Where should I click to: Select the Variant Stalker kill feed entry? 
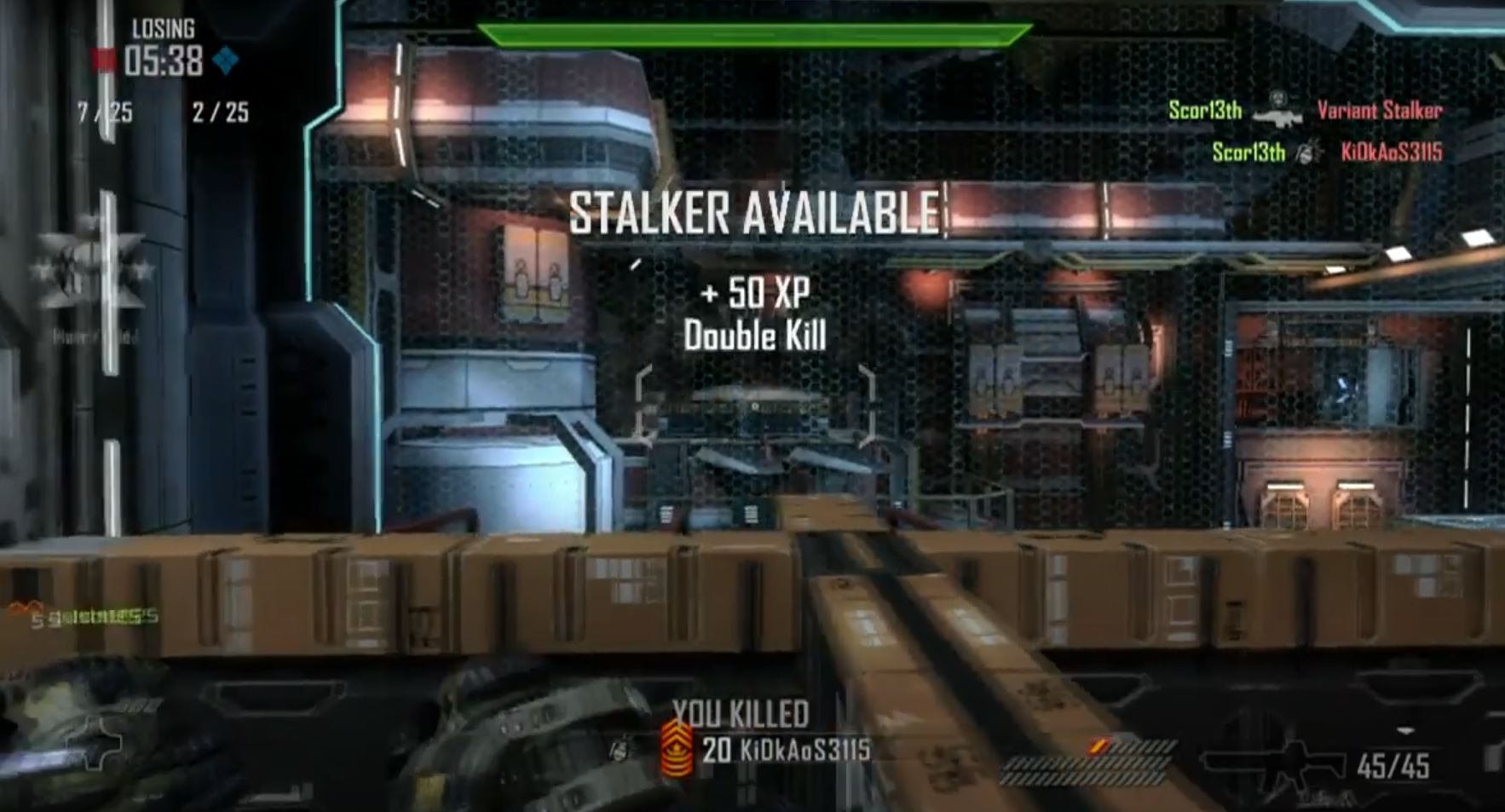tap(1379, 110)
